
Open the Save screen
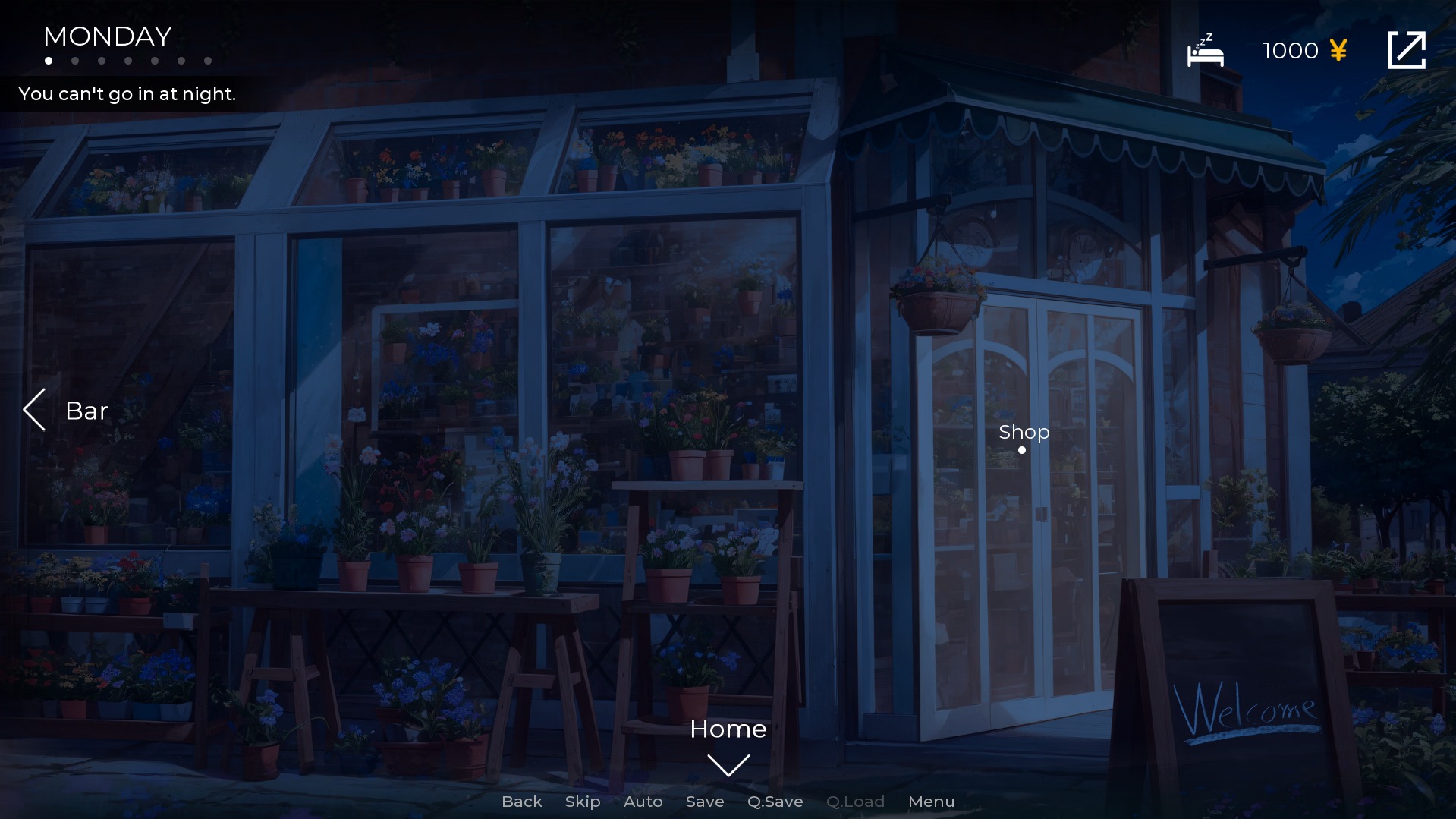[704, 802]
